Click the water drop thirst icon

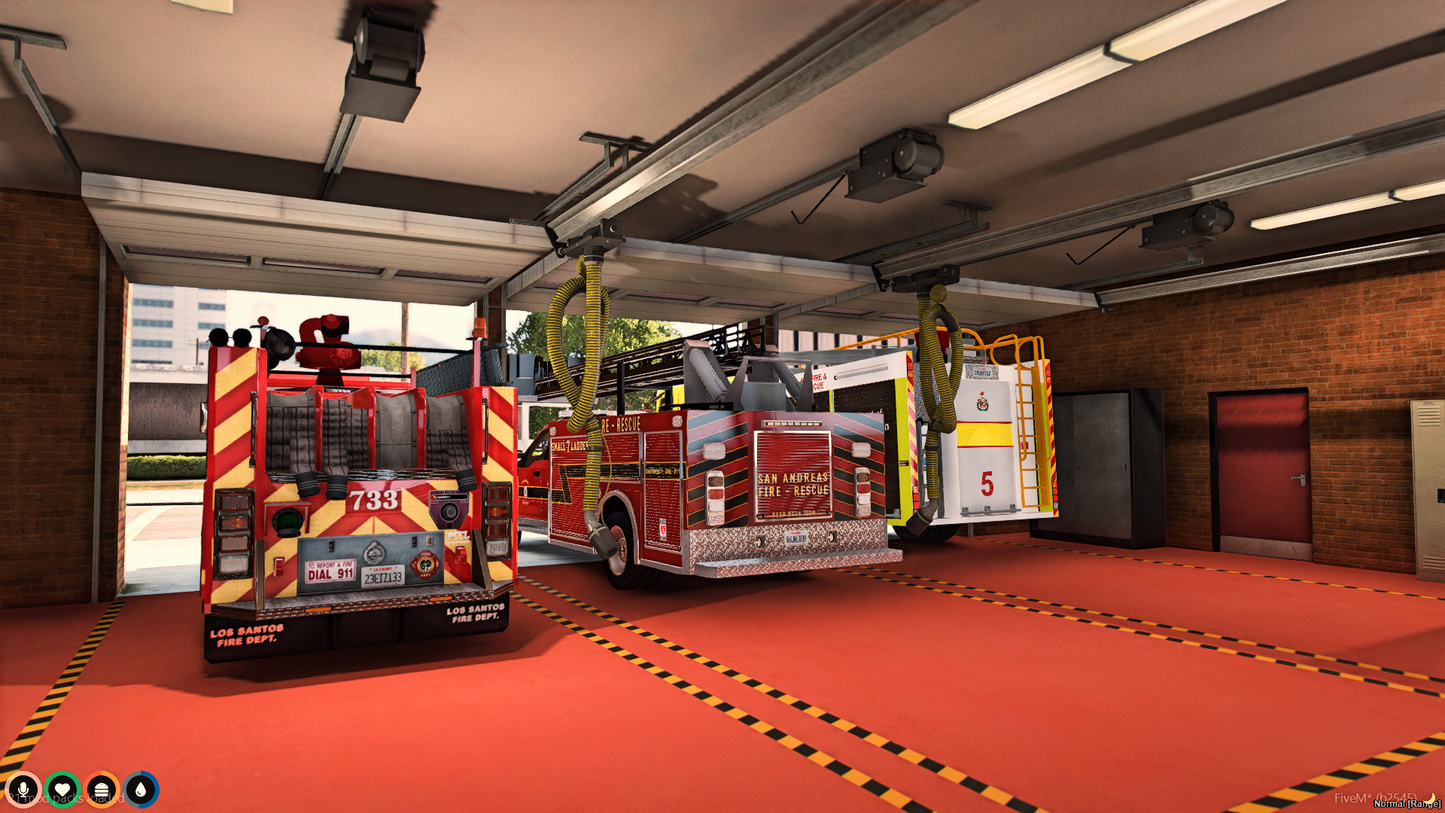coord(142,790)
